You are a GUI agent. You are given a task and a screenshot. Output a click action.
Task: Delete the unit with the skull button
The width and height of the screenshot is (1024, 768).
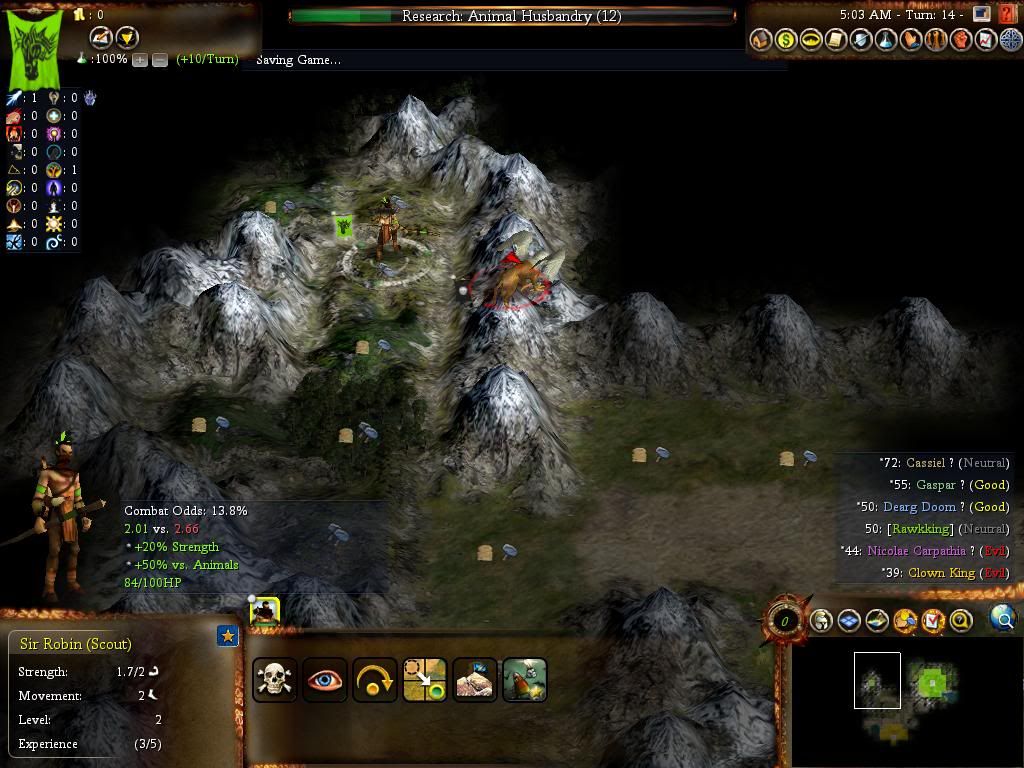click(x=274, y=680)
